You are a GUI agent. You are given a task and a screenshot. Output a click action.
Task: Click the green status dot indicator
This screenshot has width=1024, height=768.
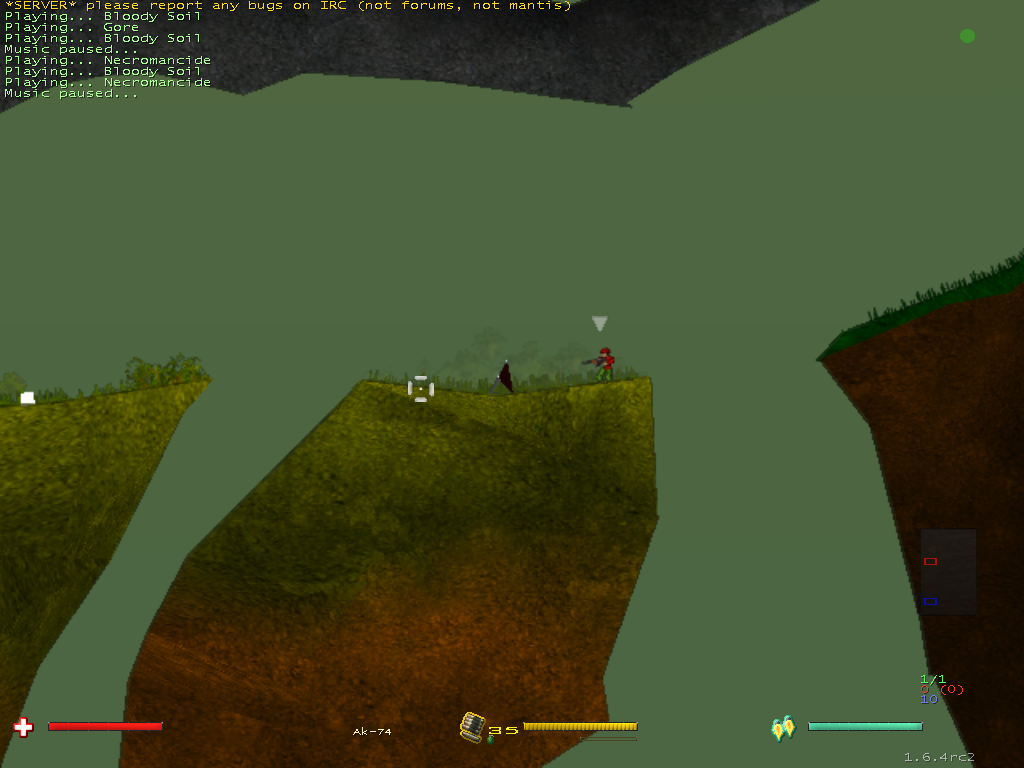[x=967, y=36]
